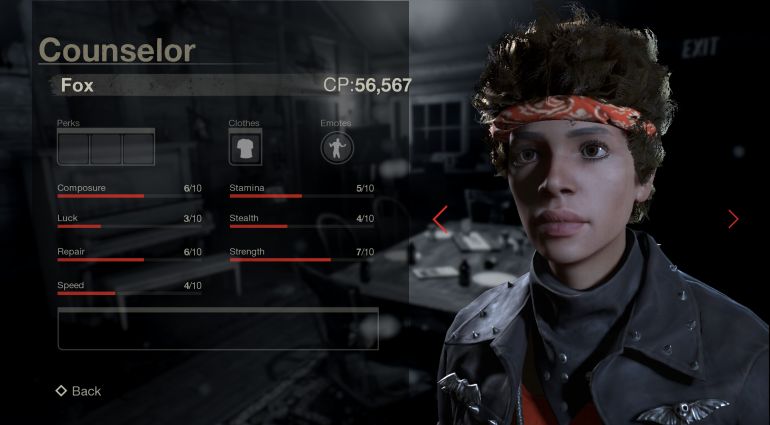Go Back to the previous menu
Image resolution: width=770 pixels, height=425 pixels.
tap(79, 391)
